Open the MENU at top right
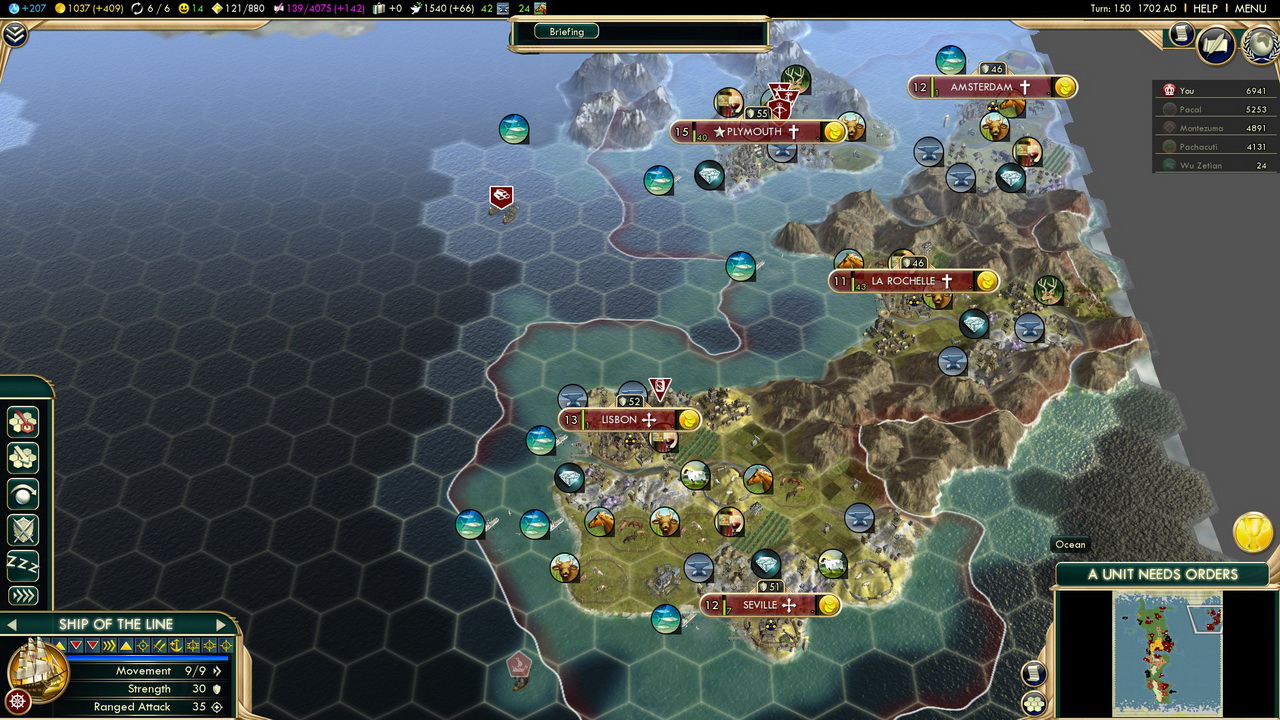The image size is (1280, 720). click(1250, 8)
